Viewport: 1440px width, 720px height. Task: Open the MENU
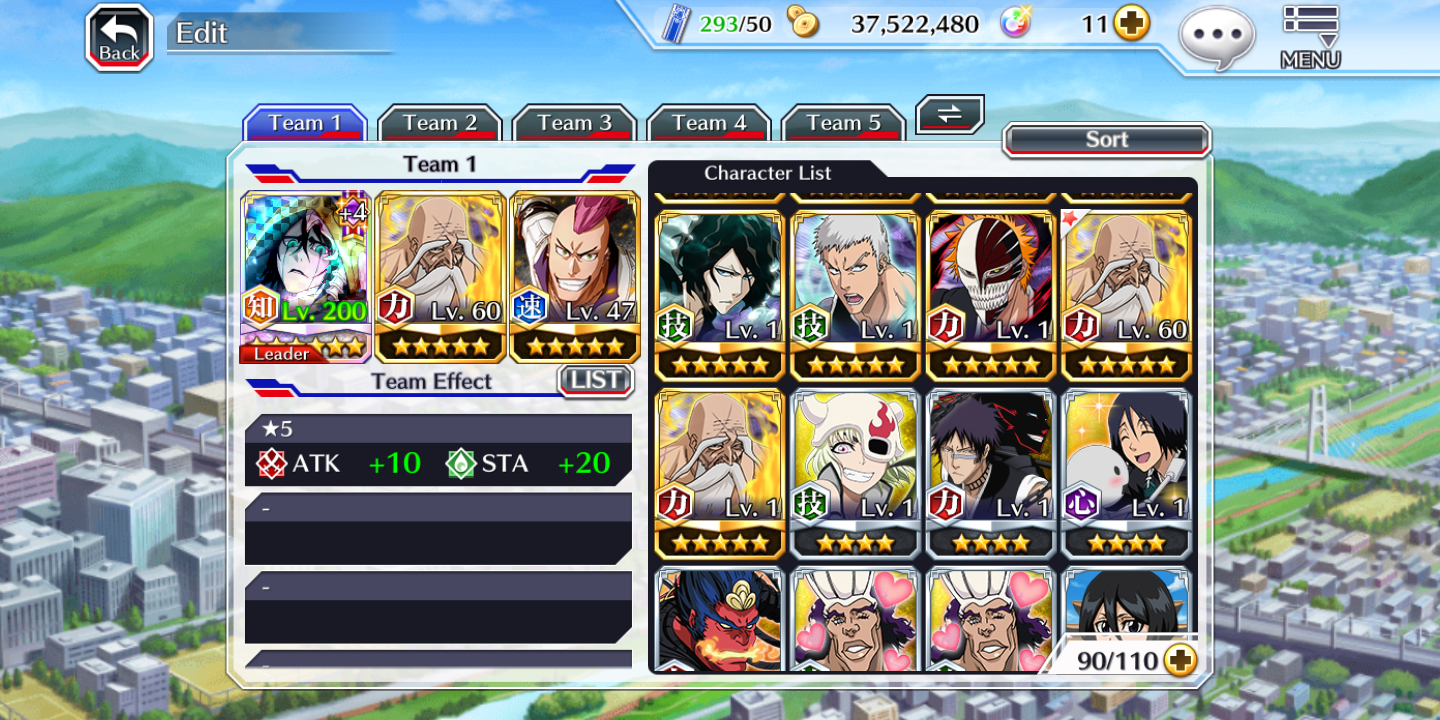[1310, 38]
